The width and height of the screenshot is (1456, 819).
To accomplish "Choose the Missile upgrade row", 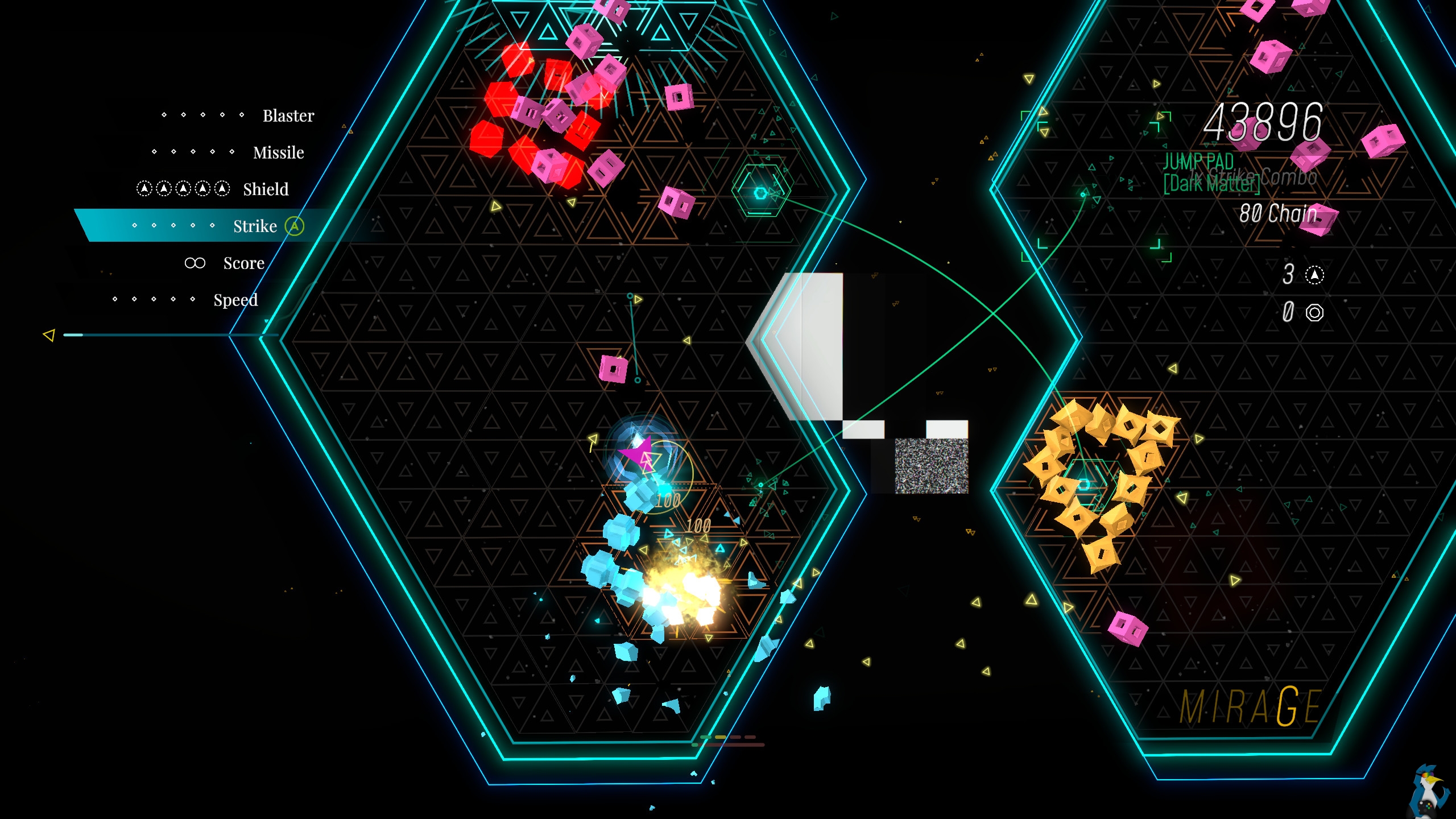I will pyautogui.click(x=278, y=153).
